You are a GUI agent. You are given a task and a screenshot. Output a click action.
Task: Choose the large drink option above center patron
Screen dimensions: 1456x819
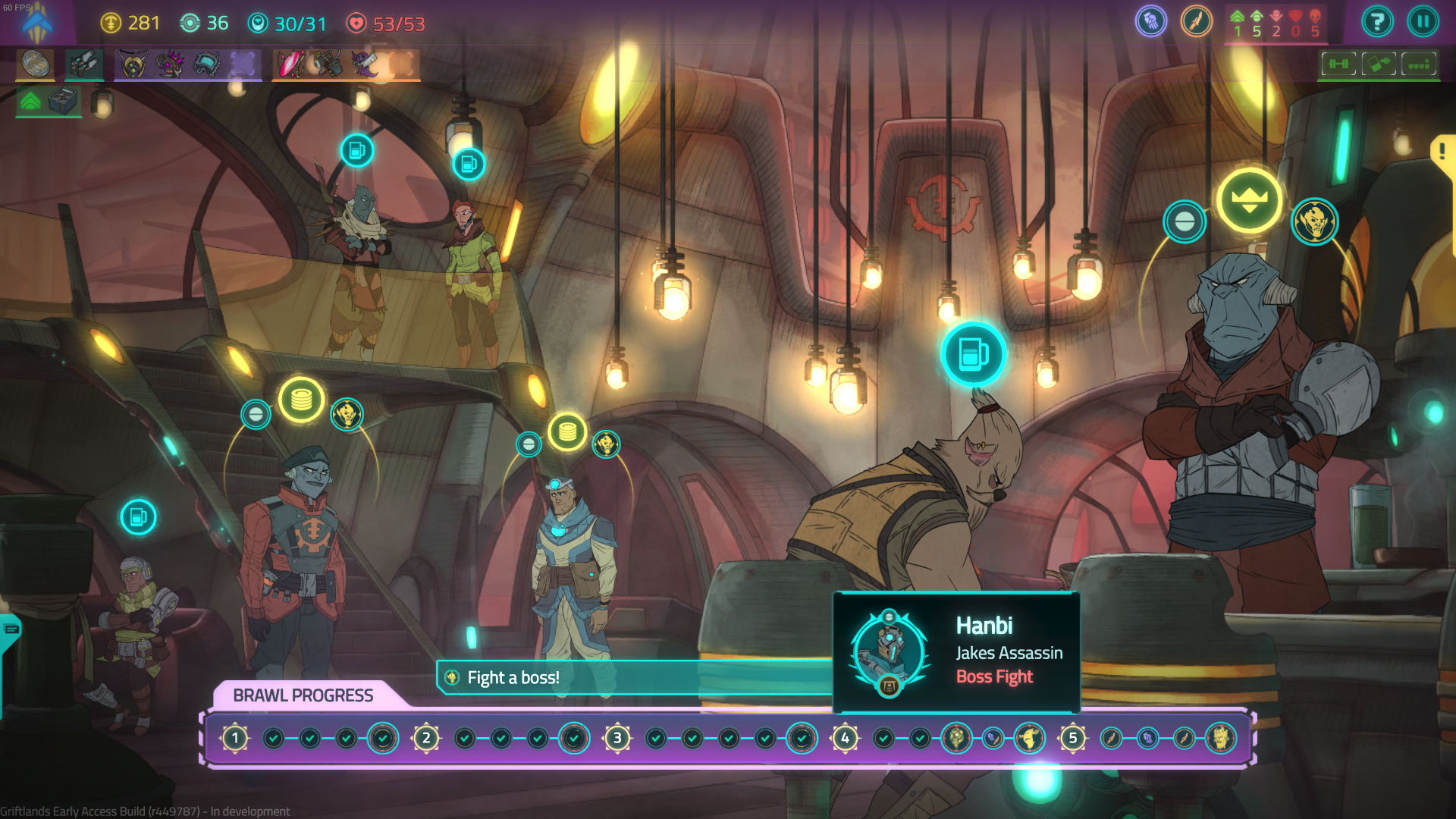click(973, 354)
